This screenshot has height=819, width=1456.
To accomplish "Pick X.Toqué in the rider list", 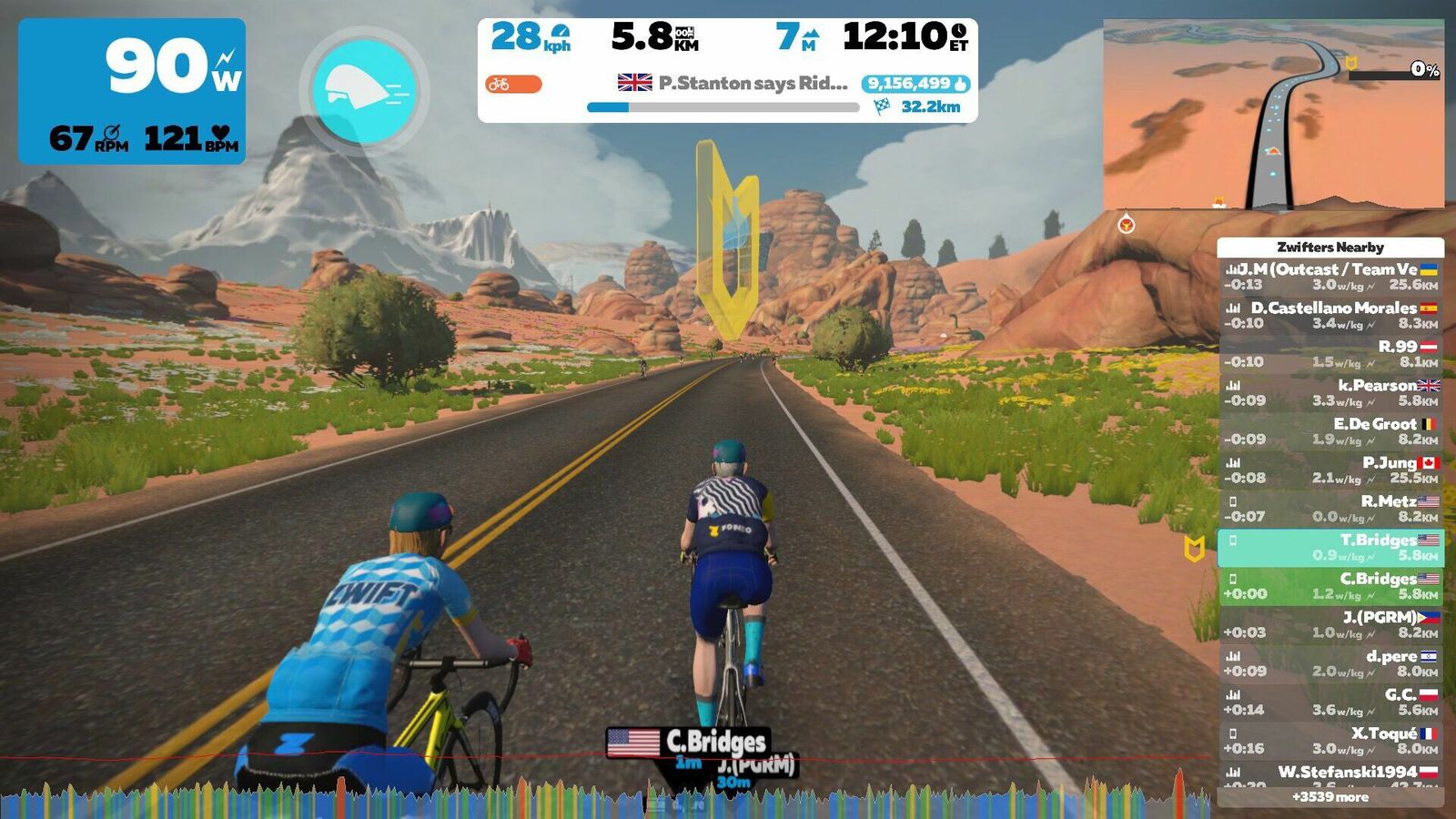I will pyautogui.click(x=1330, y=741).
